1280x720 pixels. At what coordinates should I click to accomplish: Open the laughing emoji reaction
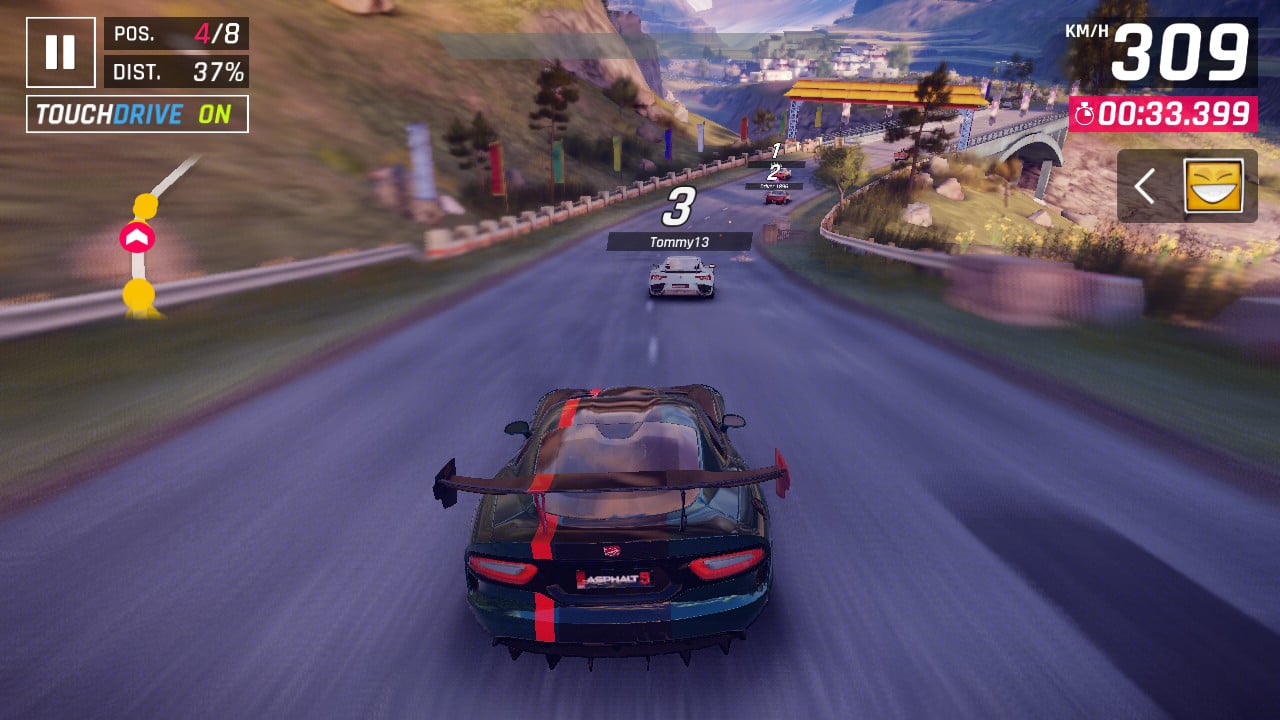click(x=1213, y=186)
